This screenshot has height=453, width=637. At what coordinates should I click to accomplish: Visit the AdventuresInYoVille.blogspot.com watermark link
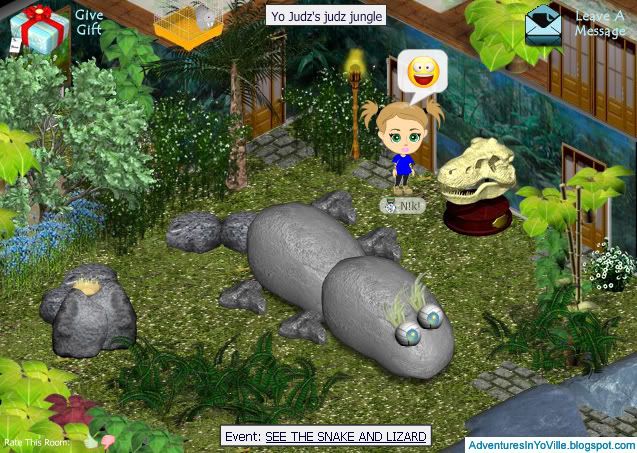(549, 443)
